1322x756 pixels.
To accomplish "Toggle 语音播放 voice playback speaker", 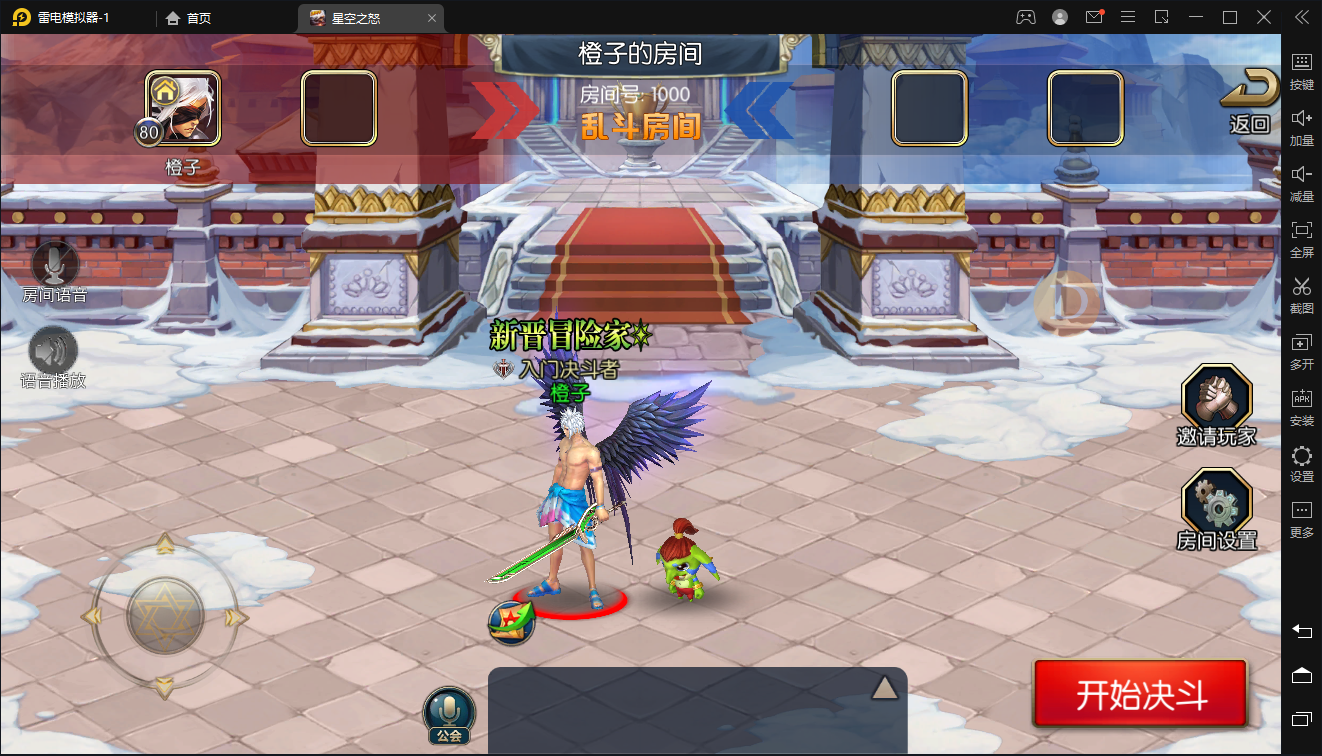I will point(54,351).
